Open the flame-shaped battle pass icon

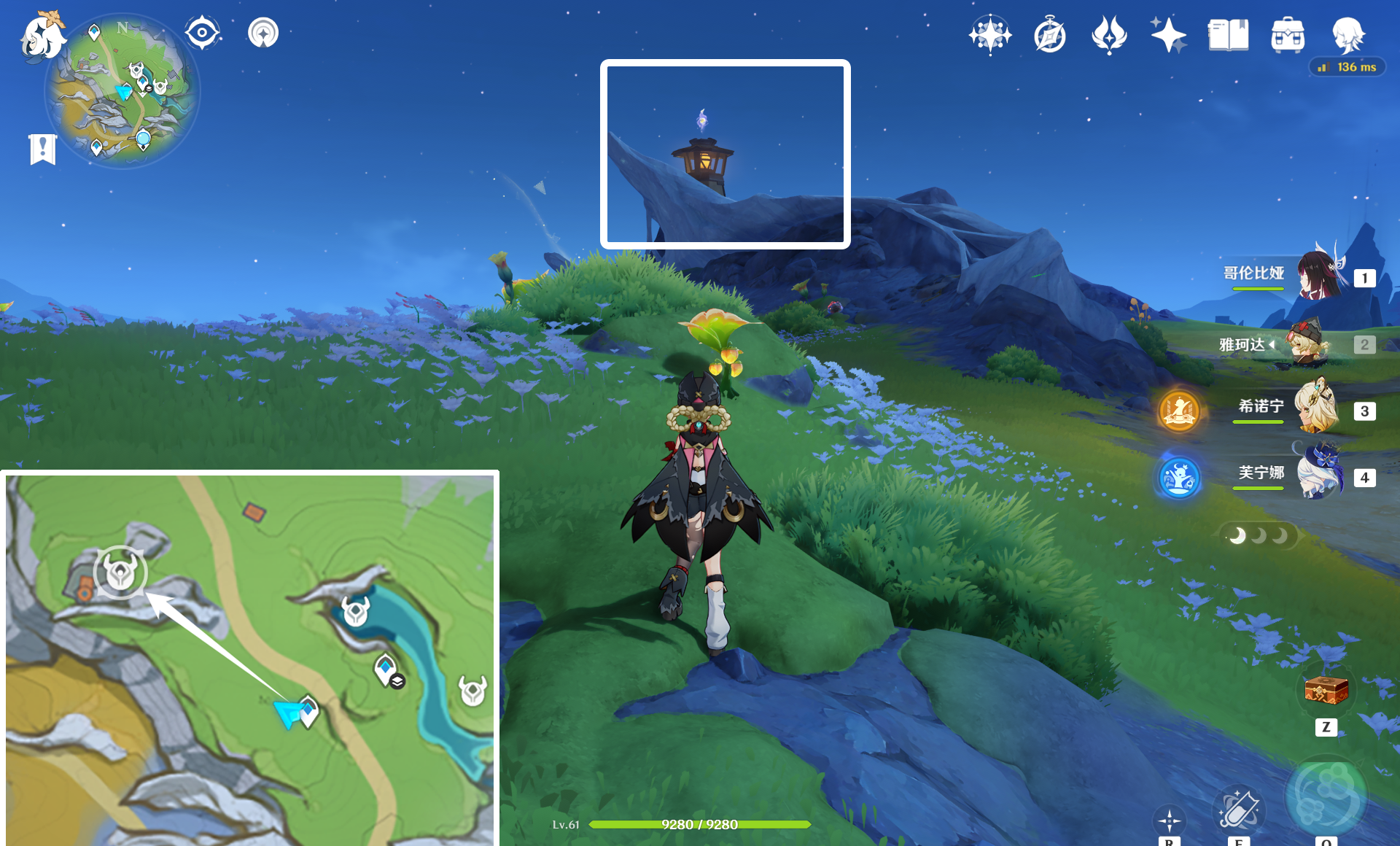1109,34
